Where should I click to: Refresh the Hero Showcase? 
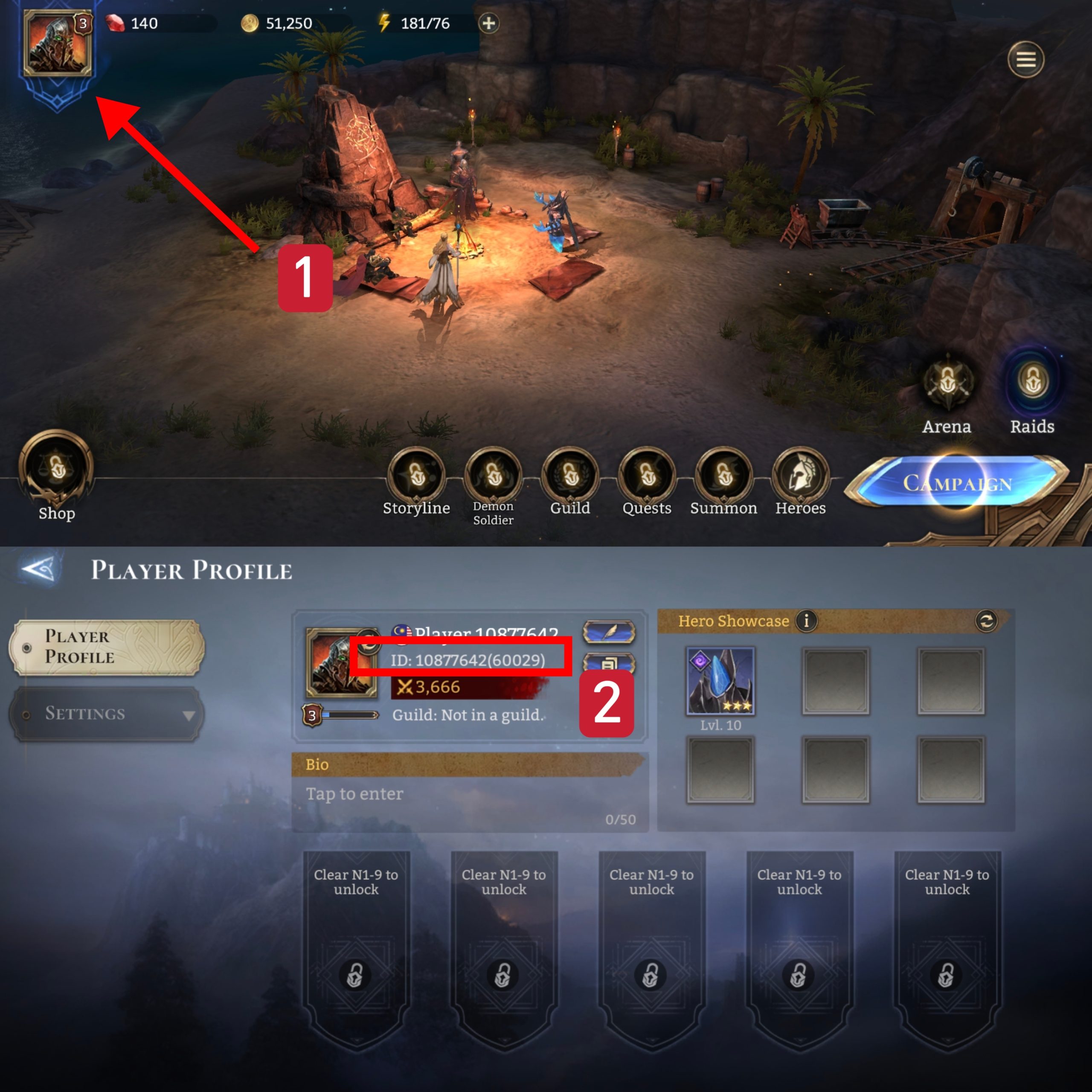click(986, 621)
